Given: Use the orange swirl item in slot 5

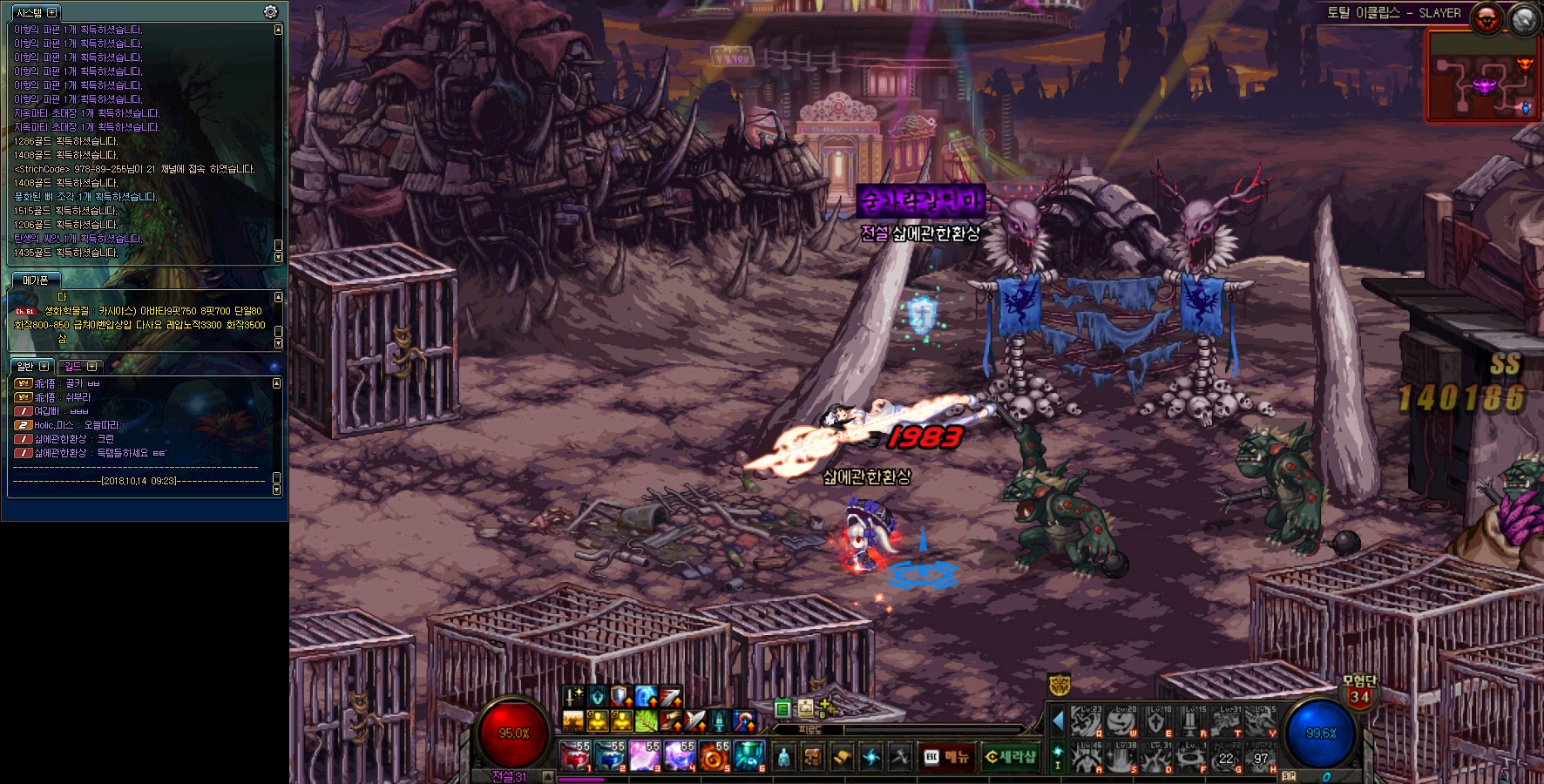Looking at the screenshot, I should 714,756.
